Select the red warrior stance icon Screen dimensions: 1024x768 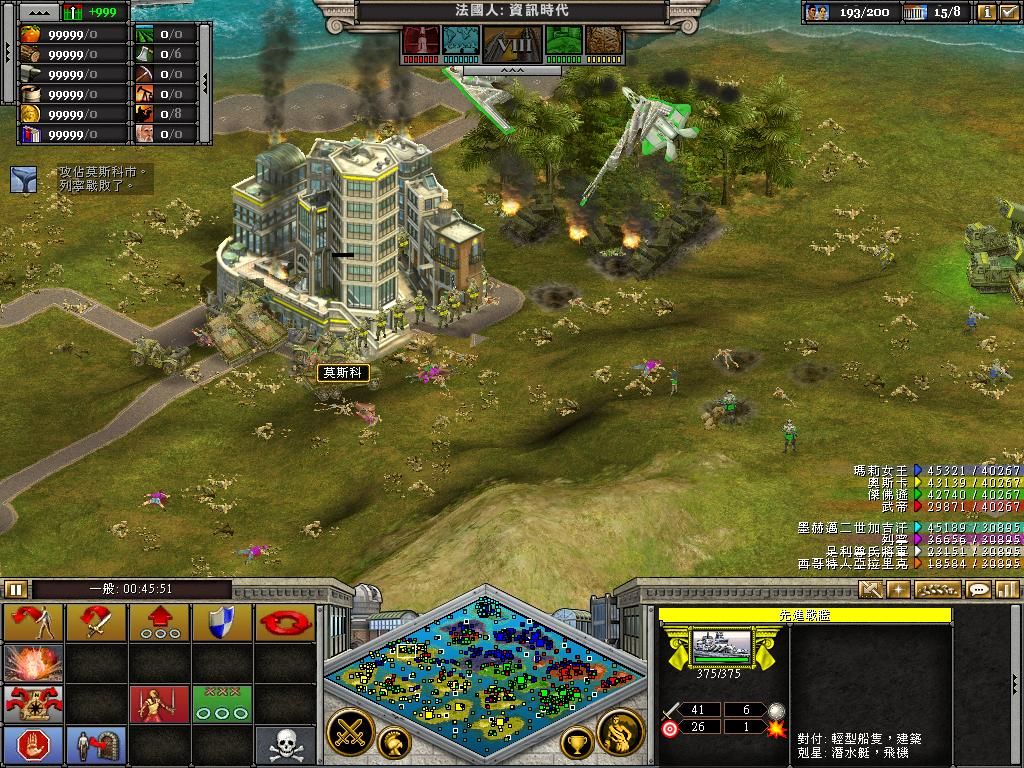[159, 704]
